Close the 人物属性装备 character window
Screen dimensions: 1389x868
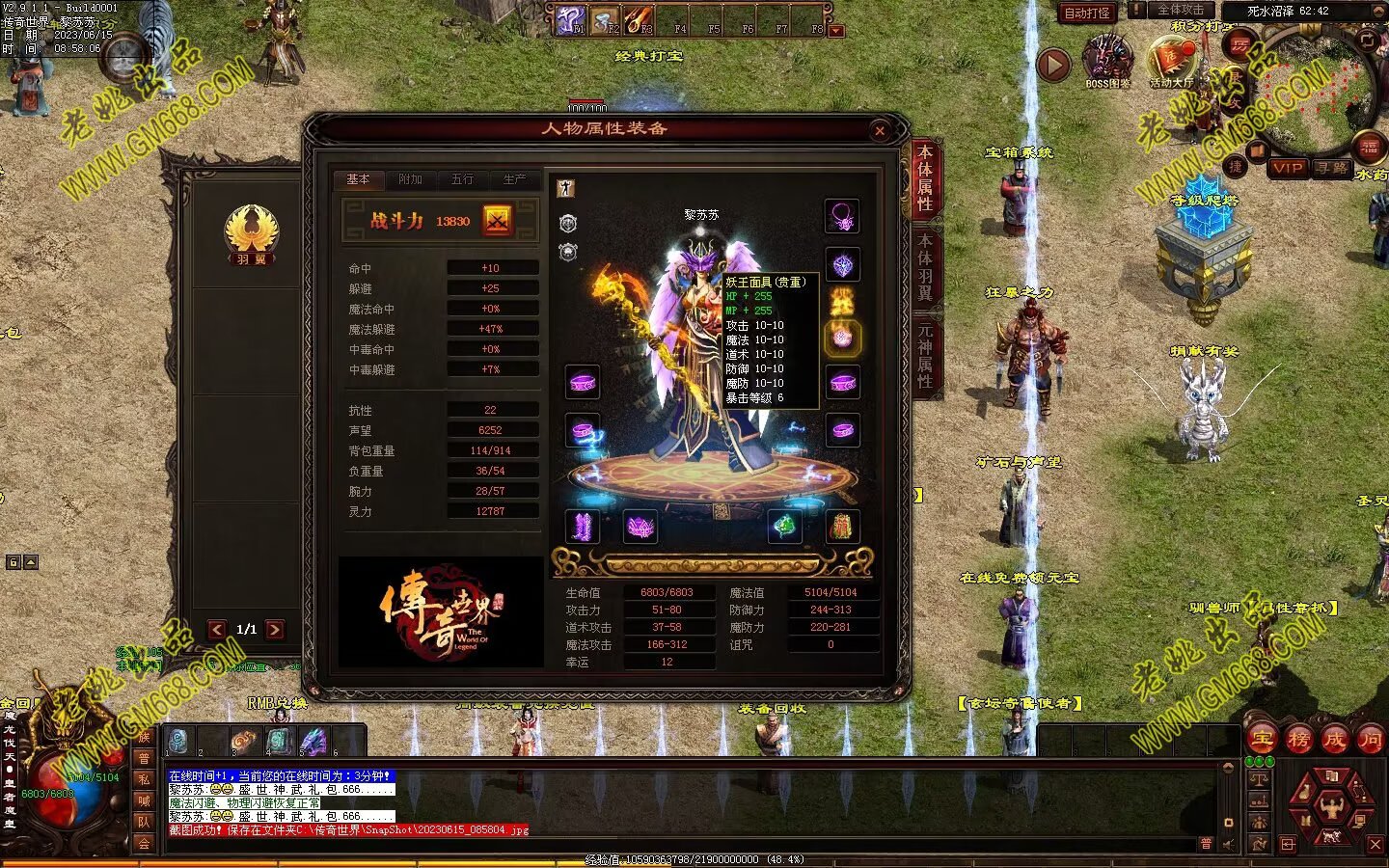point(879,131)
